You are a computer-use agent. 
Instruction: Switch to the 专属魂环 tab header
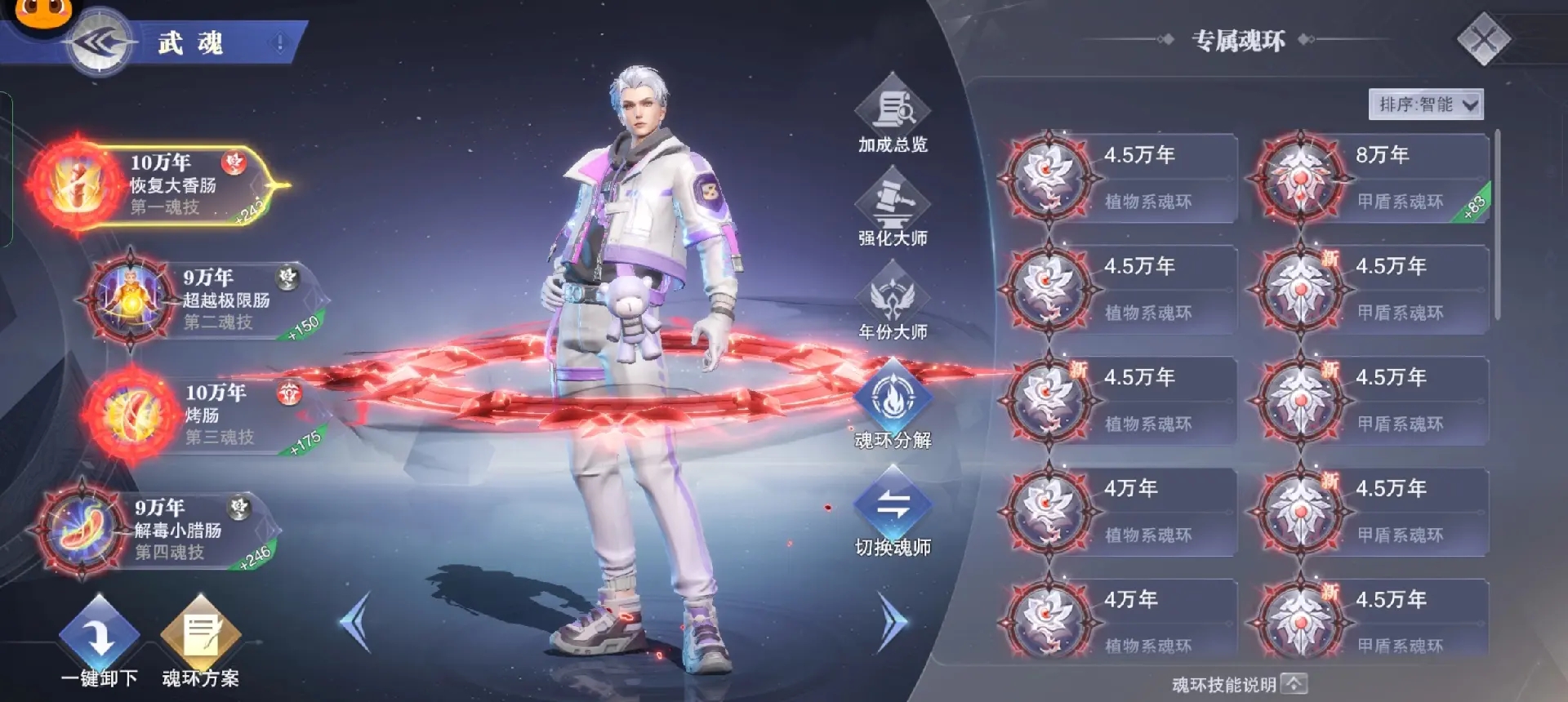pyautogui.click(x=1235, y=40)
